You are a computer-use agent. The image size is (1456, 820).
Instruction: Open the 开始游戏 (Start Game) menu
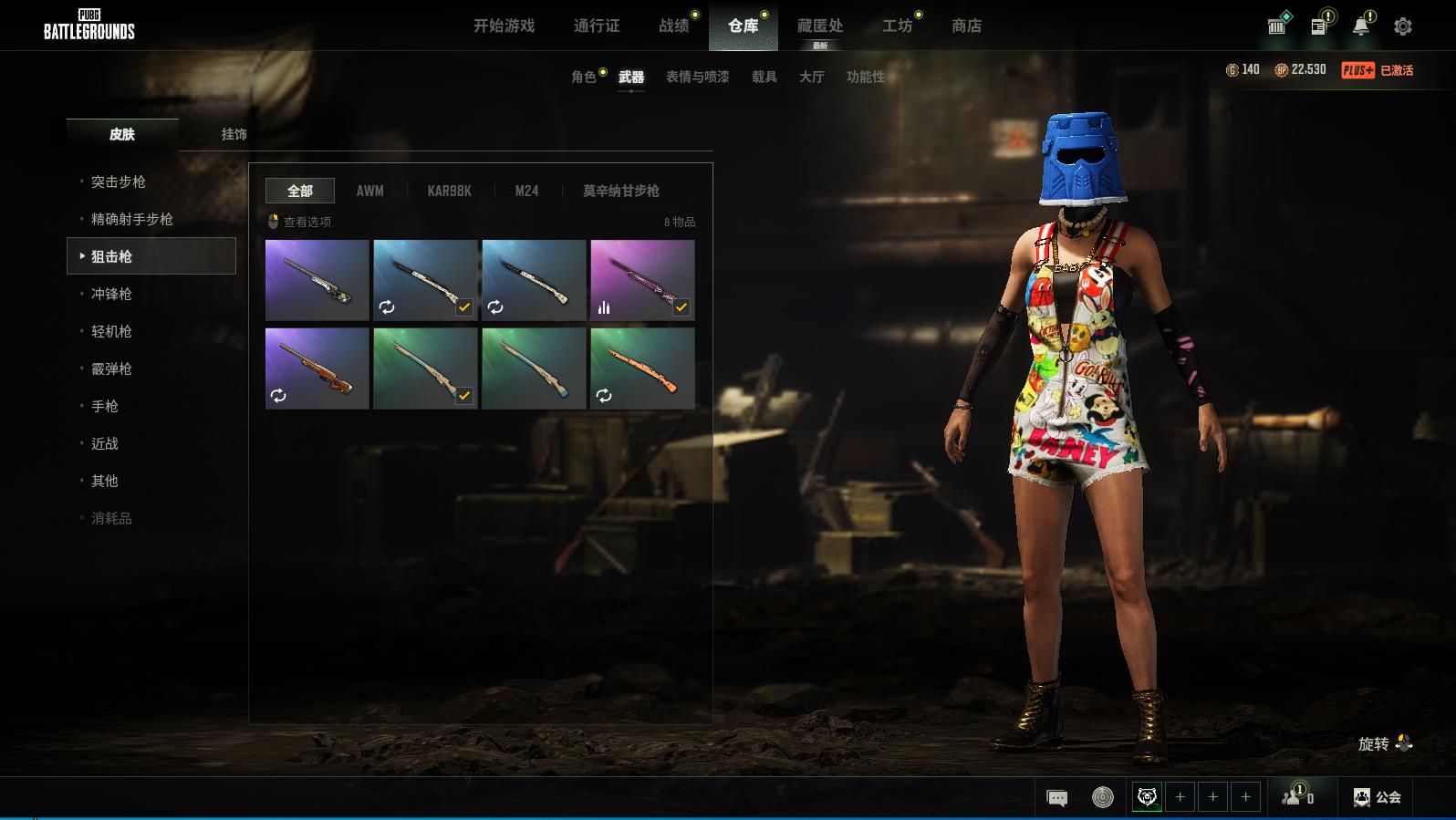504,26
